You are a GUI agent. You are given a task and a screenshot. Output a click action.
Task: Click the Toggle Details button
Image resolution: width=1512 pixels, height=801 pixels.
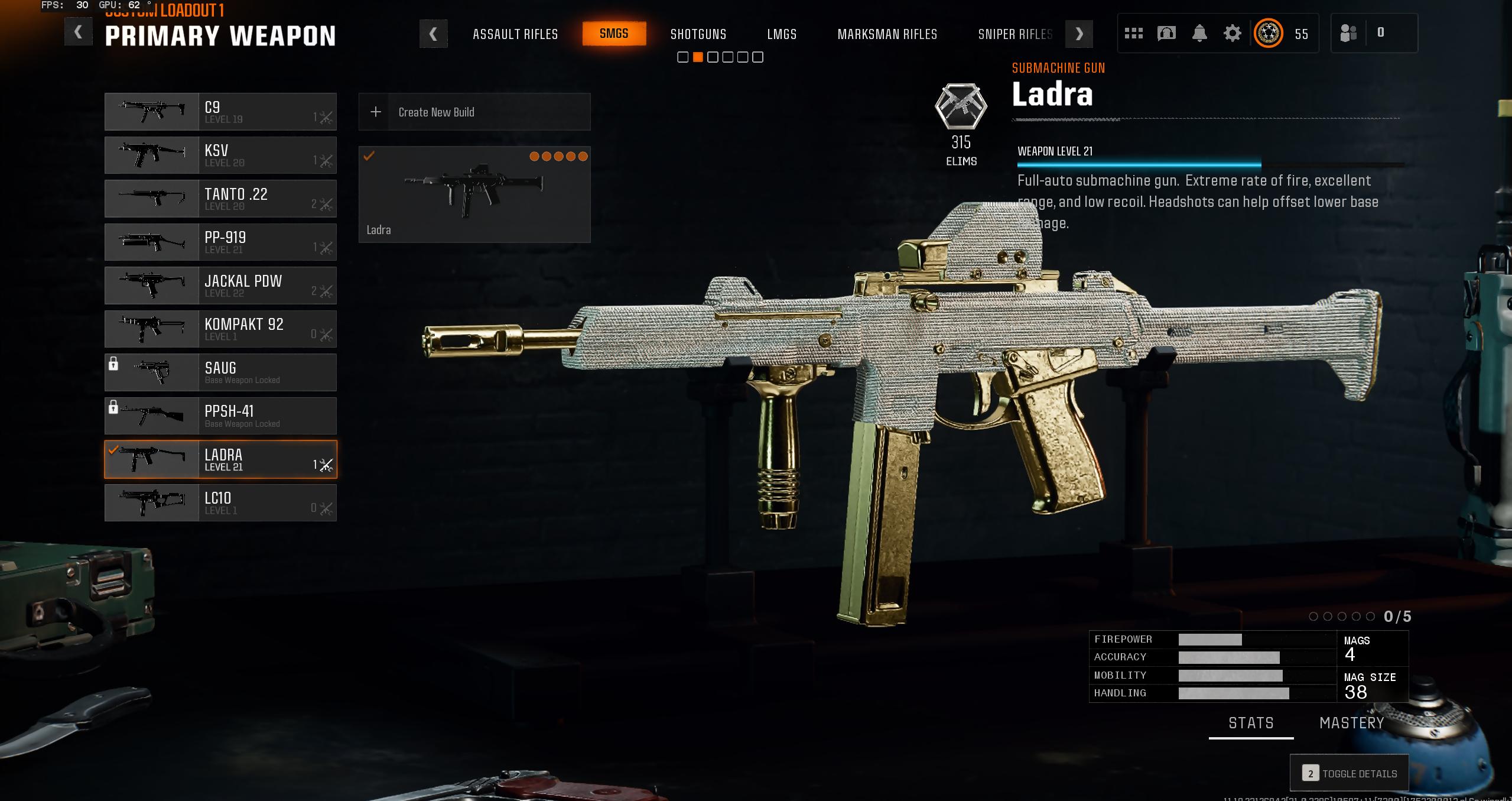[1349, 773]
